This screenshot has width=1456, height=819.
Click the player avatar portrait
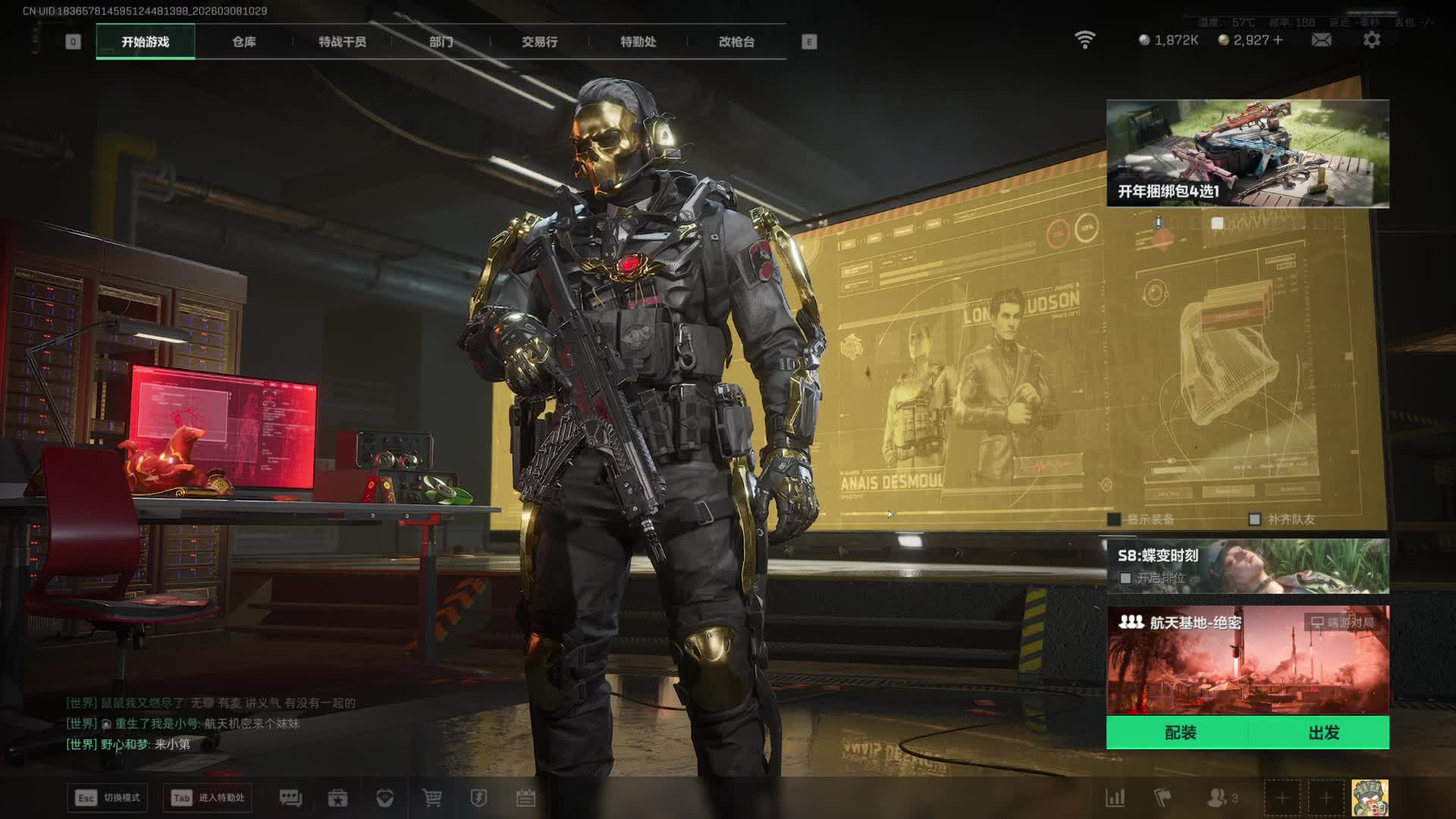1370,798
